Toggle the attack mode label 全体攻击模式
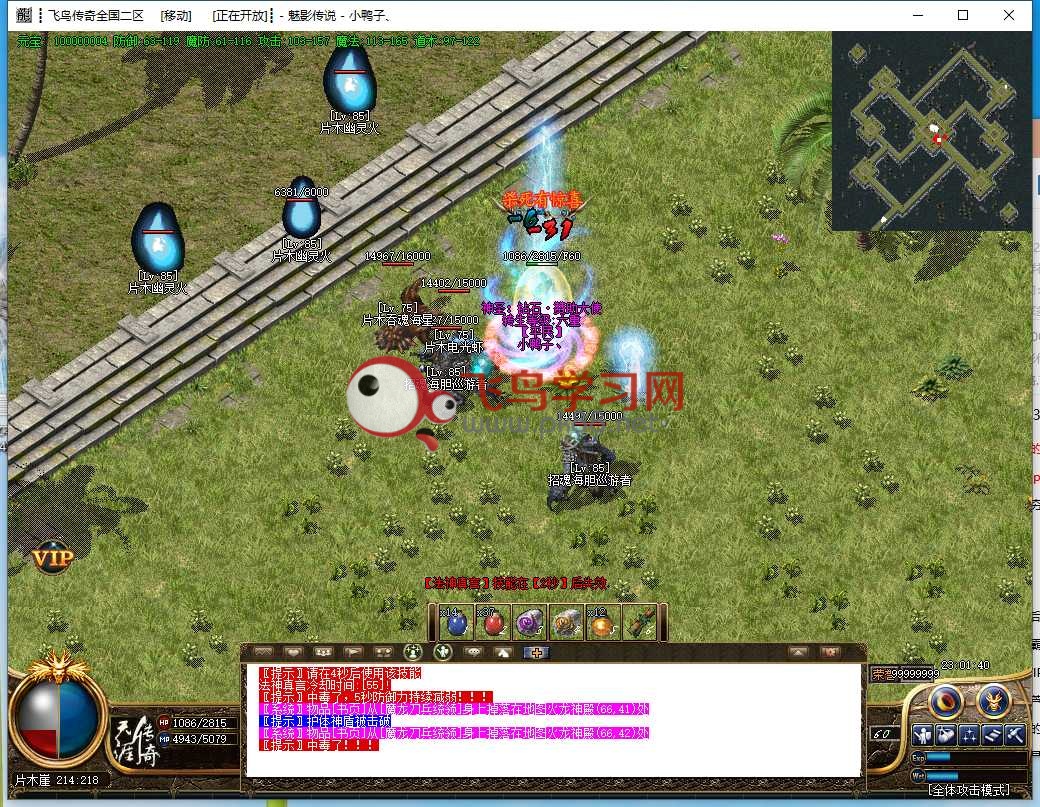Viewport: 1040px width, 807px height. pyautogui.click(x=977, y=790)
